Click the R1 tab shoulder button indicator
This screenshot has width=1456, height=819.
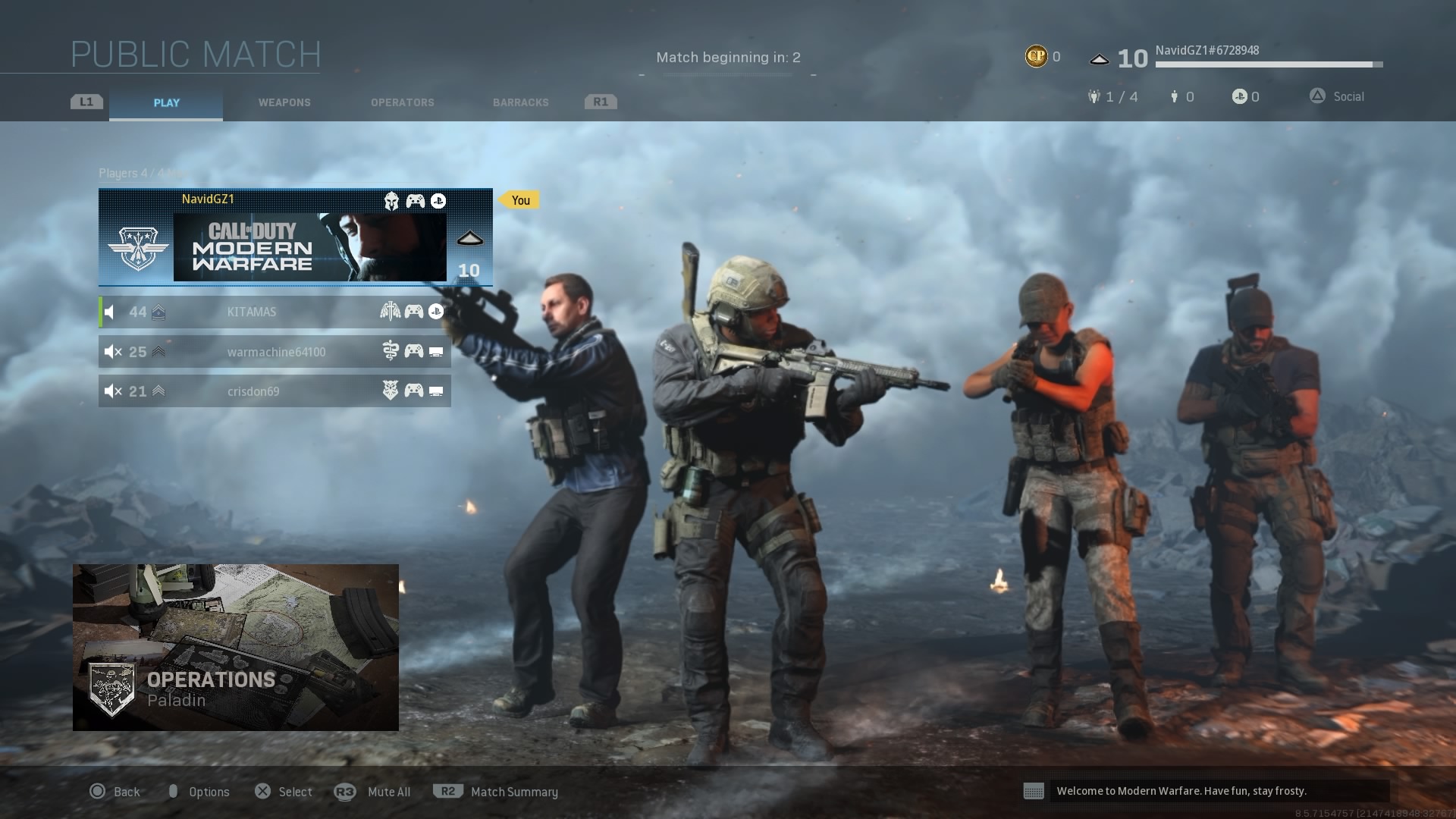[x=600, y=101]
